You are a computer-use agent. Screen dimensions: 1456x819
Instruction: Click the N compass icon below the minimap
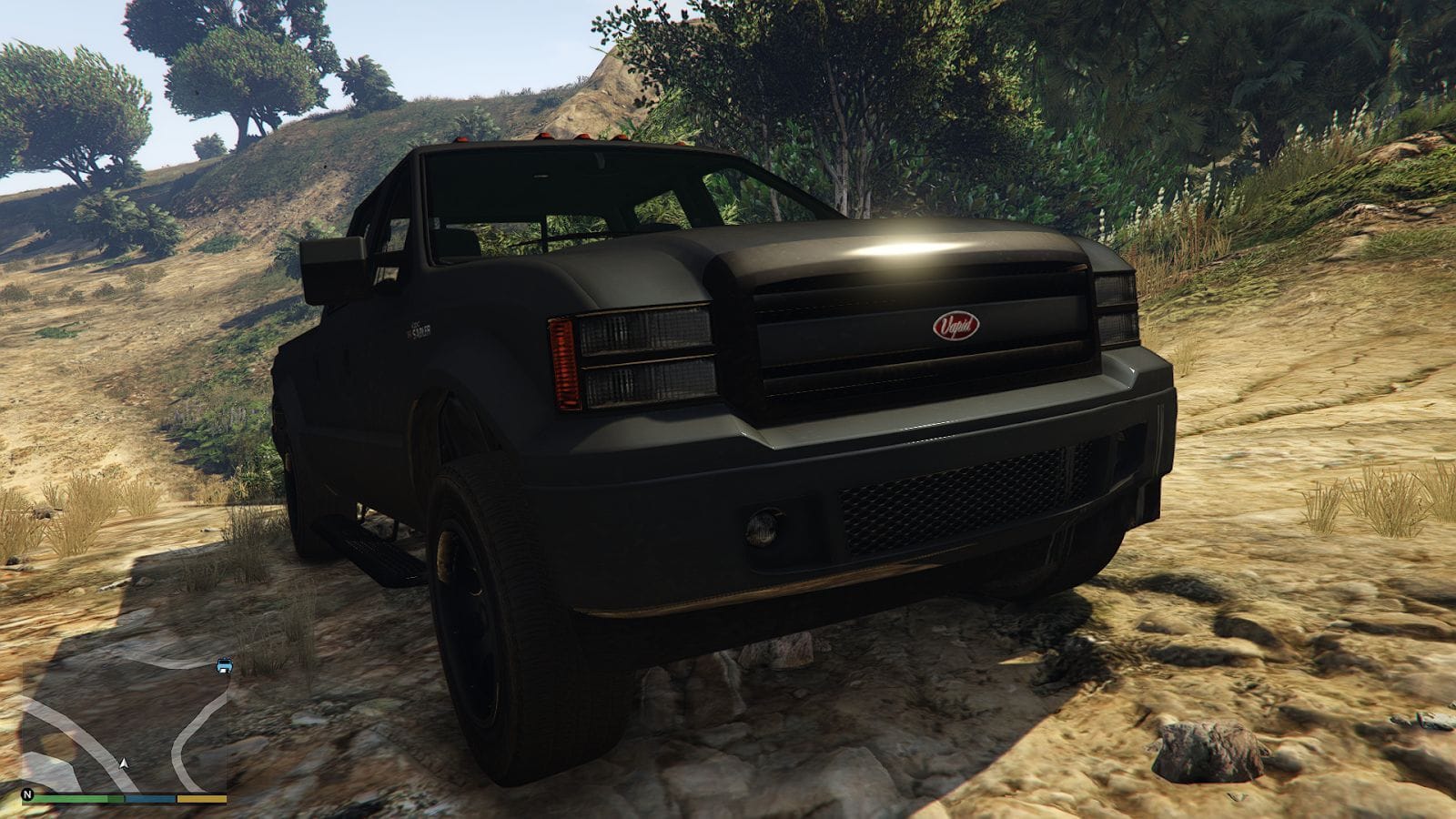(x=27, y=794)
